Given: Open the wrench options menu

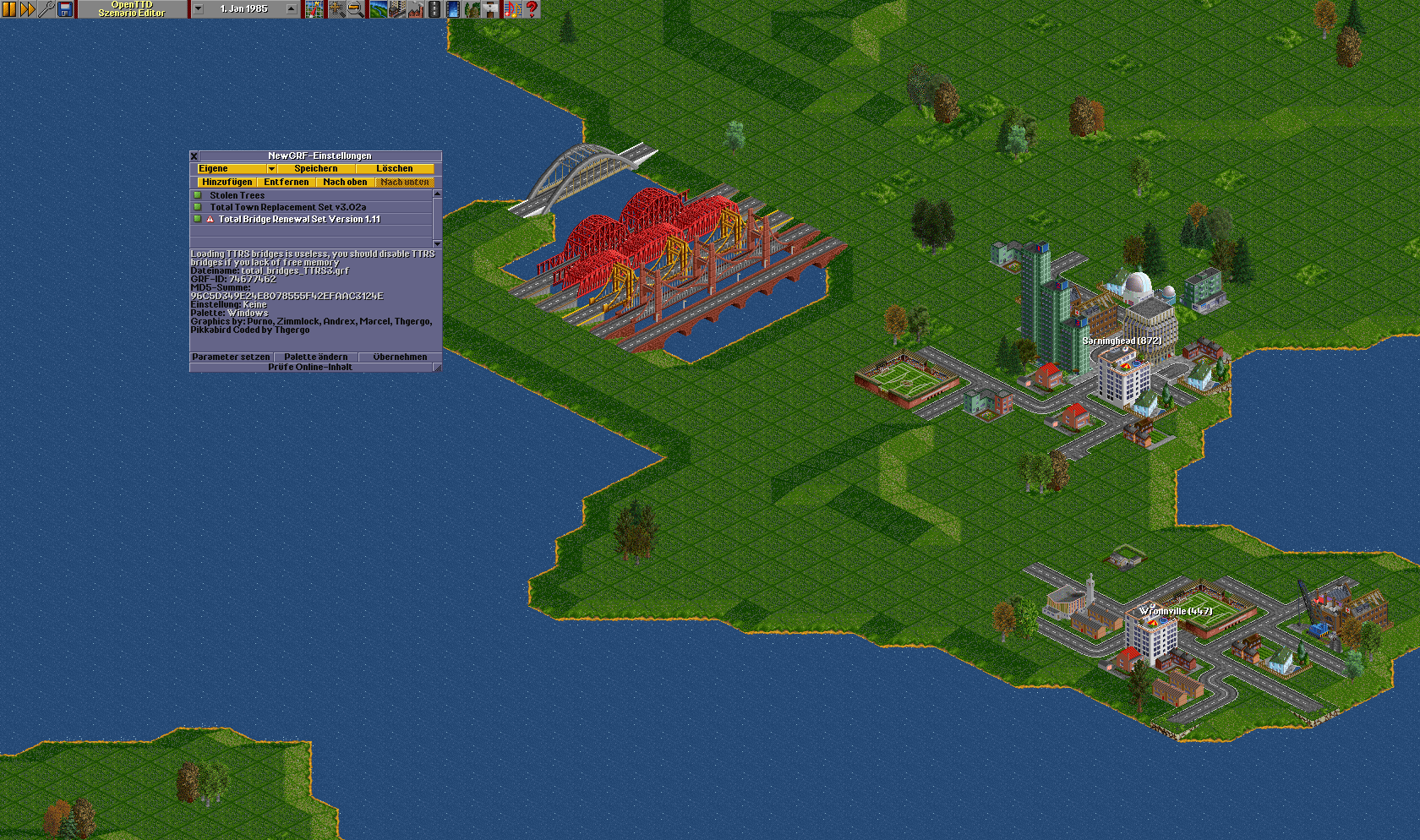Looking at the screenshot, I should click(46, 9).
